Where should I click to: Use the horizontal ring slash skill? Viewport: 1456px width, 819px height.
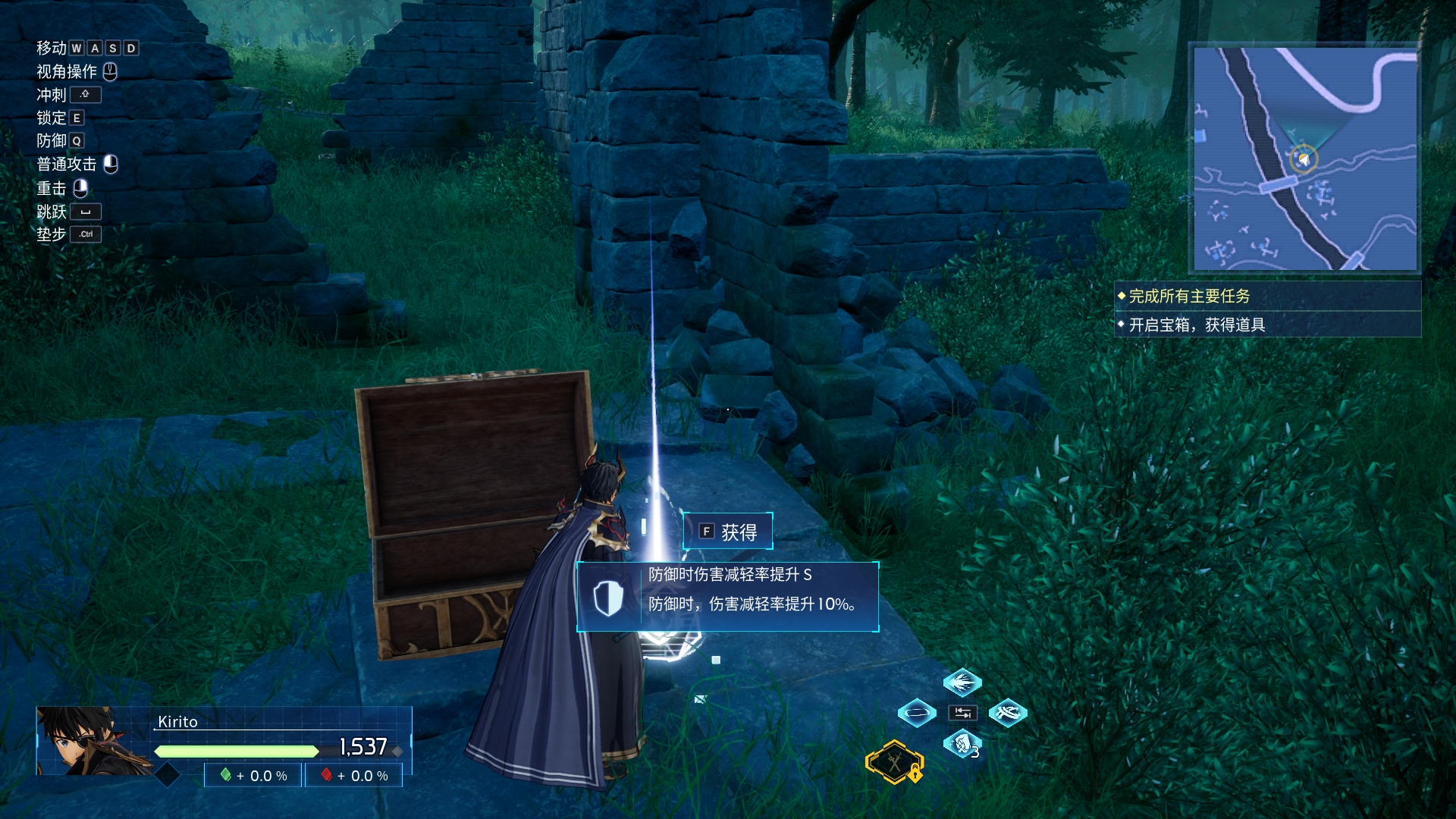[x=916, y=713]
